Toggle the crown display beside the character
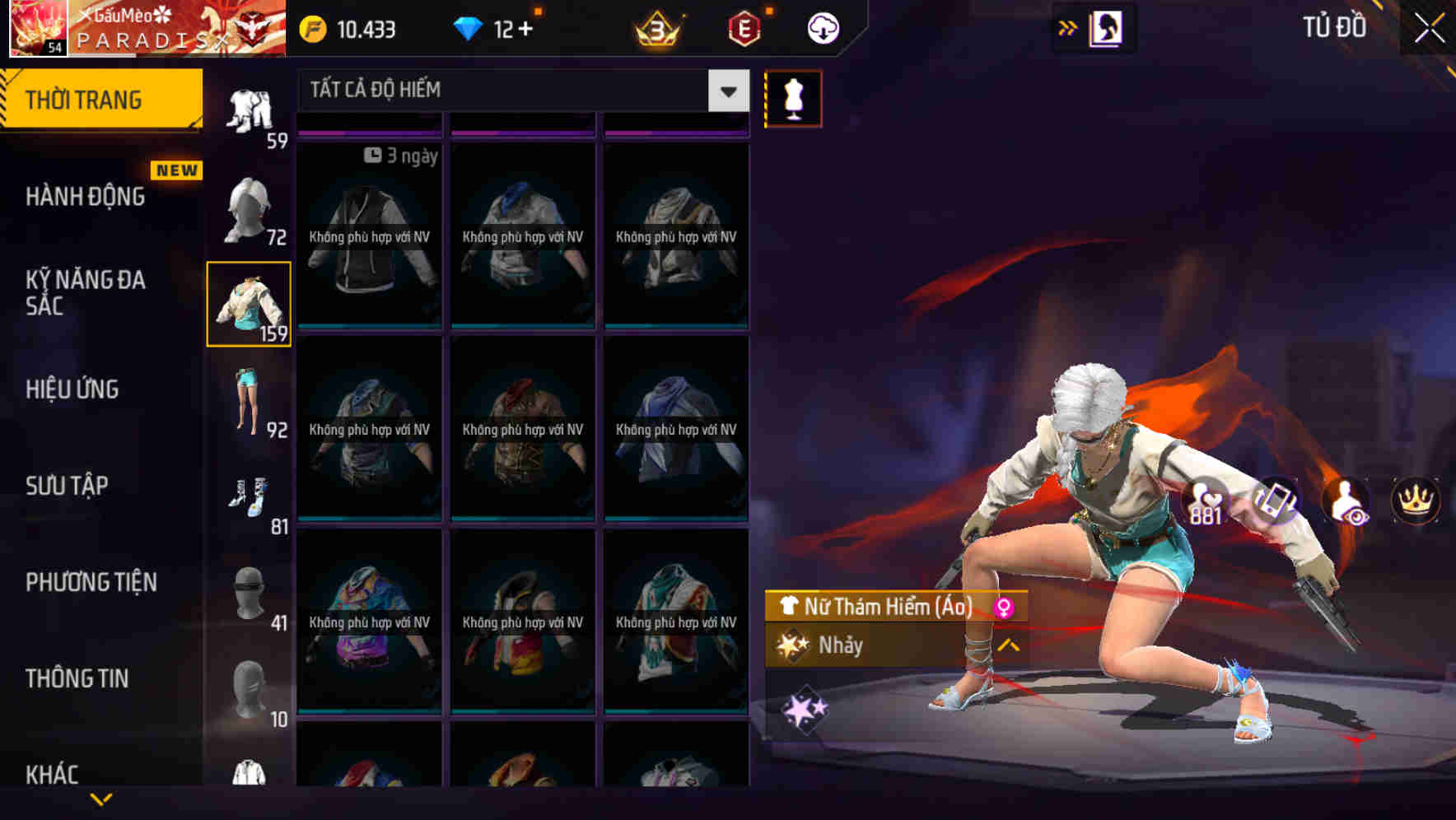 [1414, 501]
